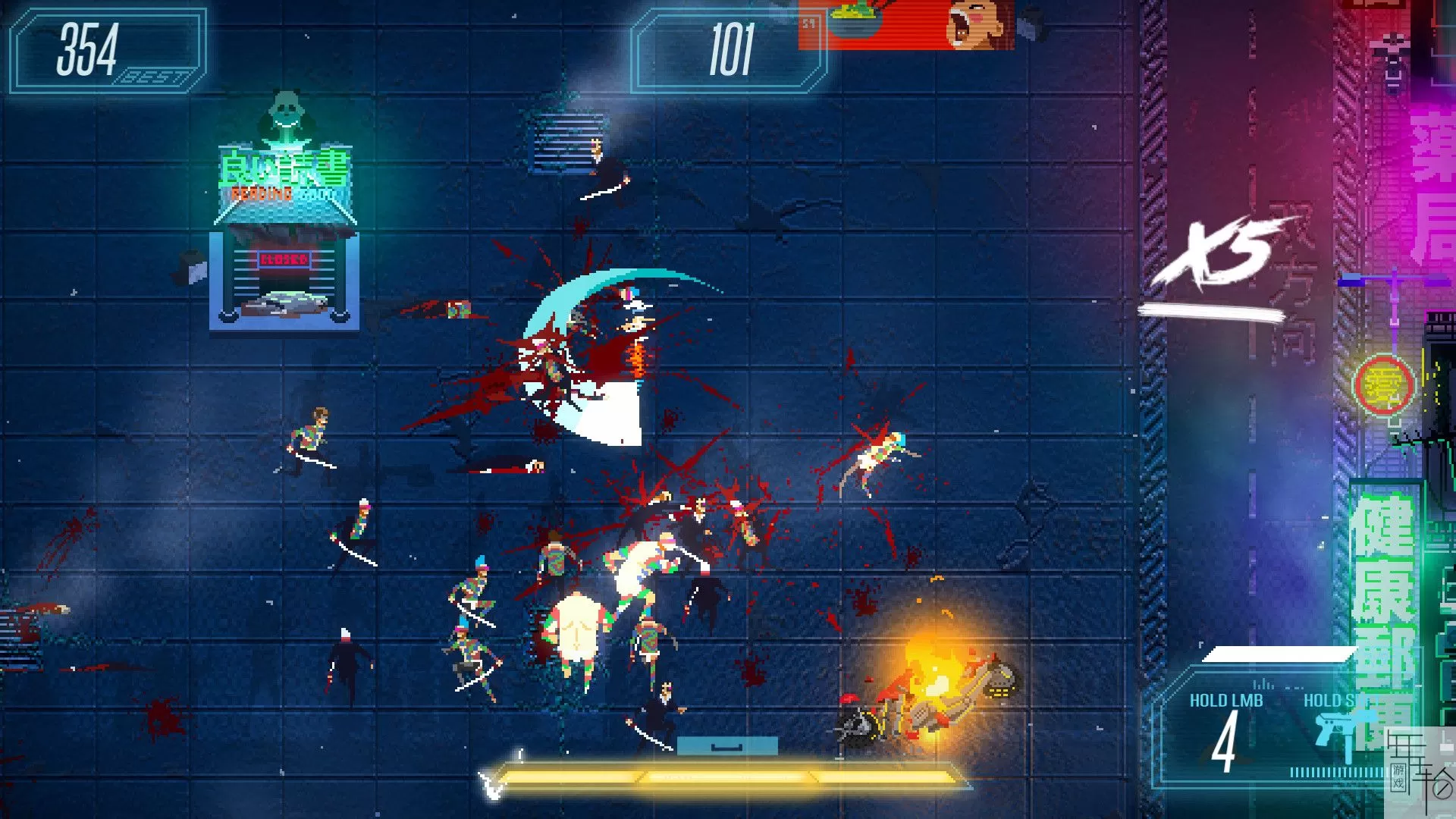Select the submachine gun weapon icon
Image resolution: width=1456 pixels, height=819 pixels.
click(x=1341, y=733)
